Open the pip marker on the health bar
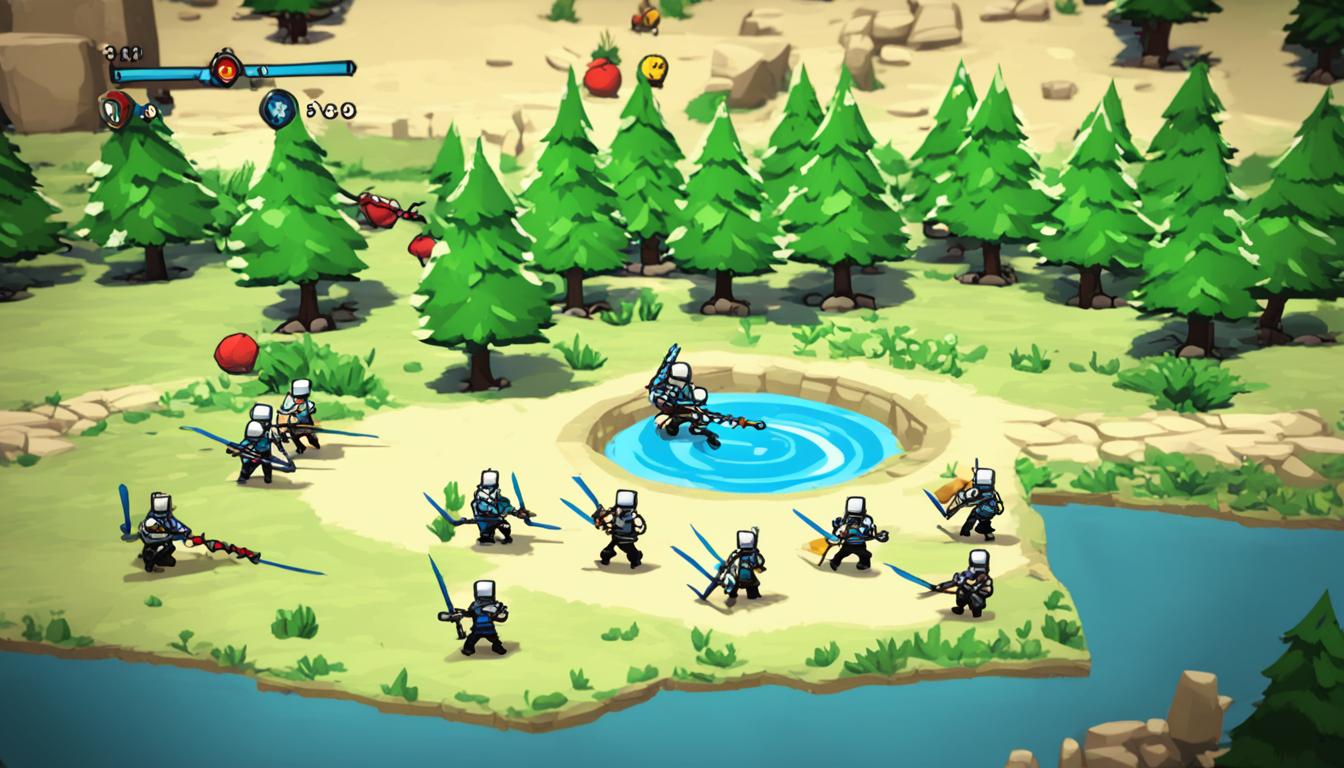 (x=263, y=69)
